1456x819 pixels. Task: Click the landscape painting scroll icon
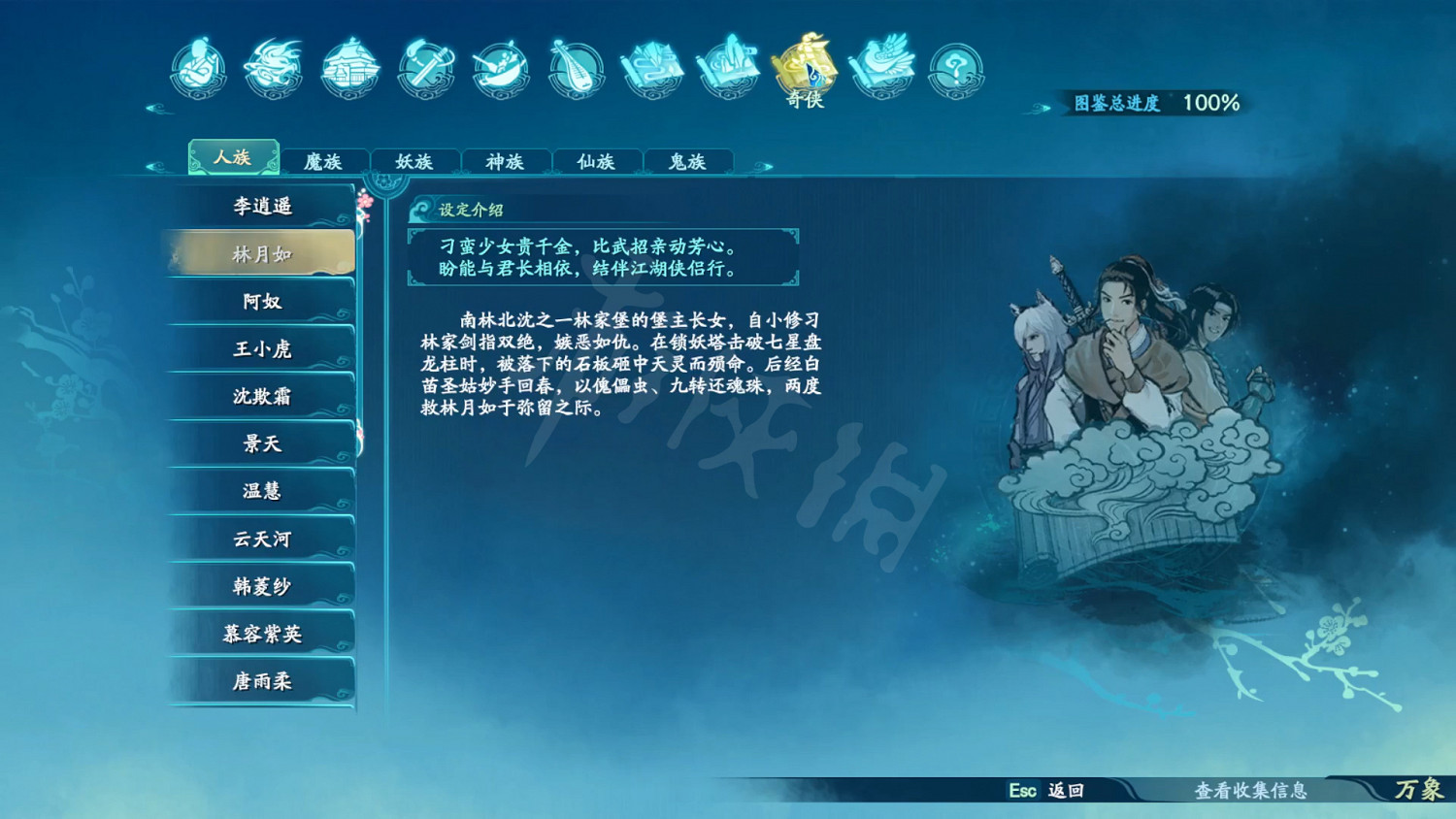[x=728, y=69]
